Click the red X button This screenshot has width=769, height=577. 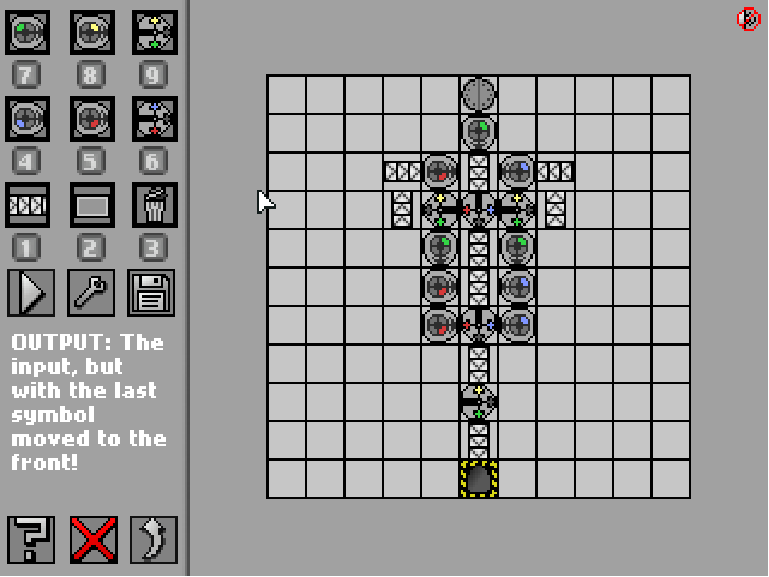click(93, 540)
